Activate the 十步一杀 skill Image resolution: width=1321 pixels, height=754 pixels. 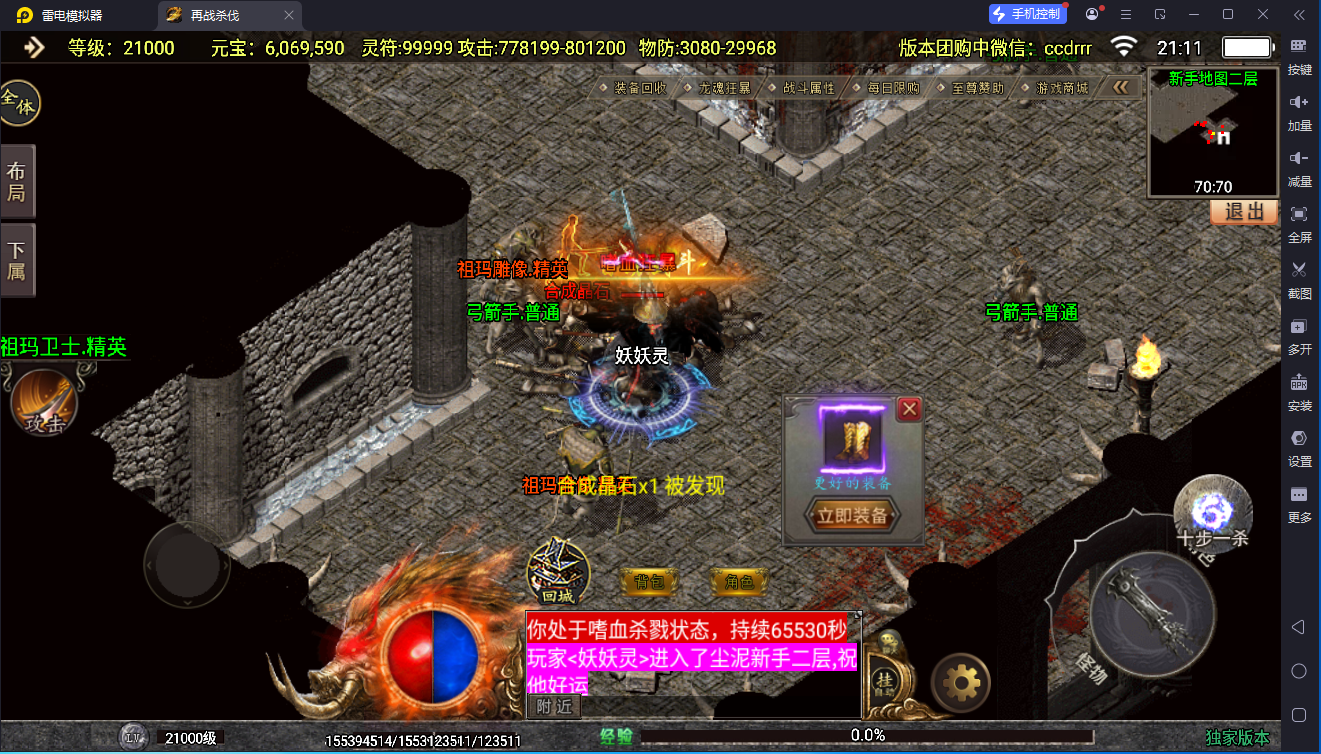(x=1213, y=512)
